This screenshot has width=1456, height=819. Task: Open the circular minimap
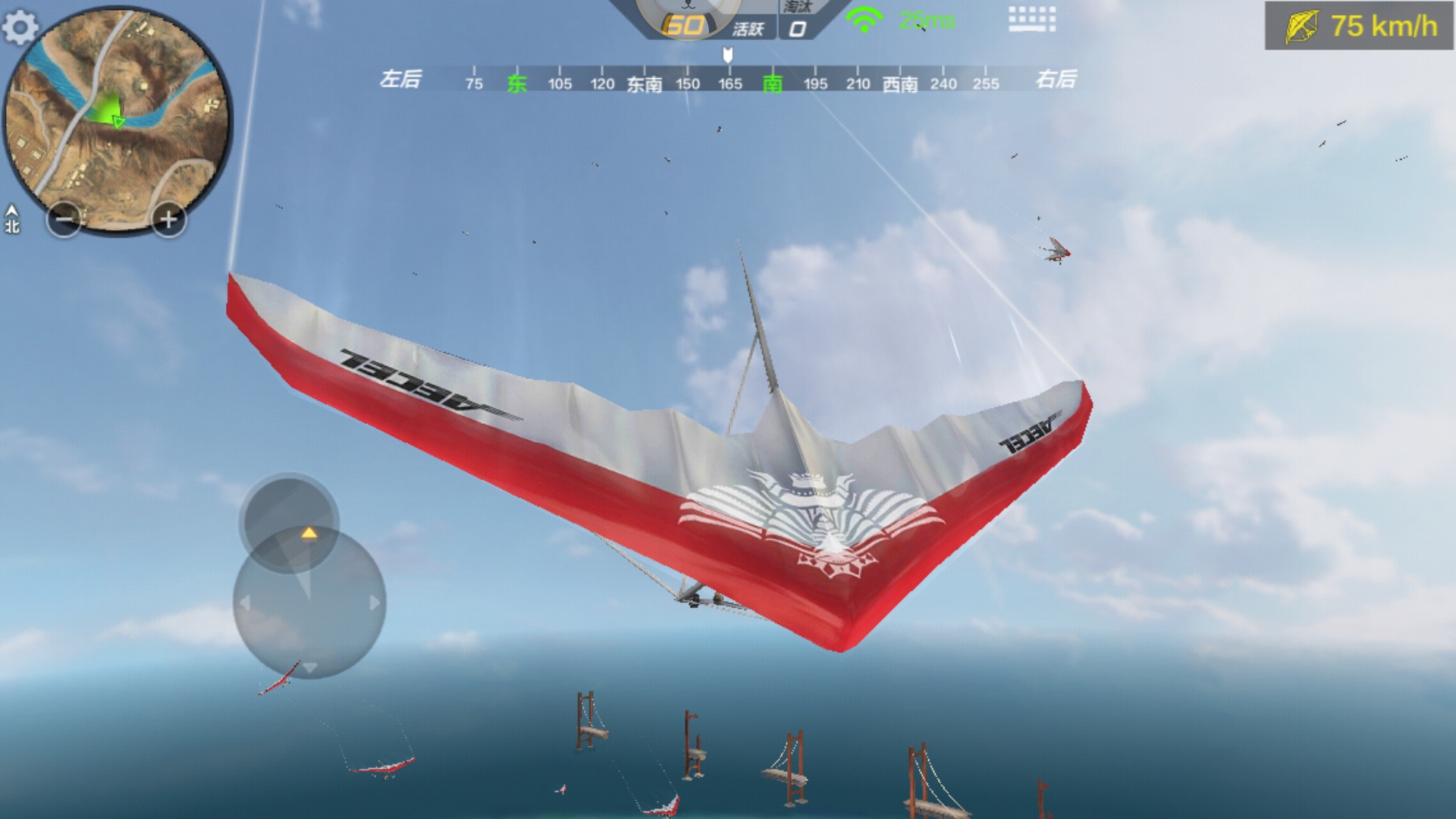pos(118,121)
